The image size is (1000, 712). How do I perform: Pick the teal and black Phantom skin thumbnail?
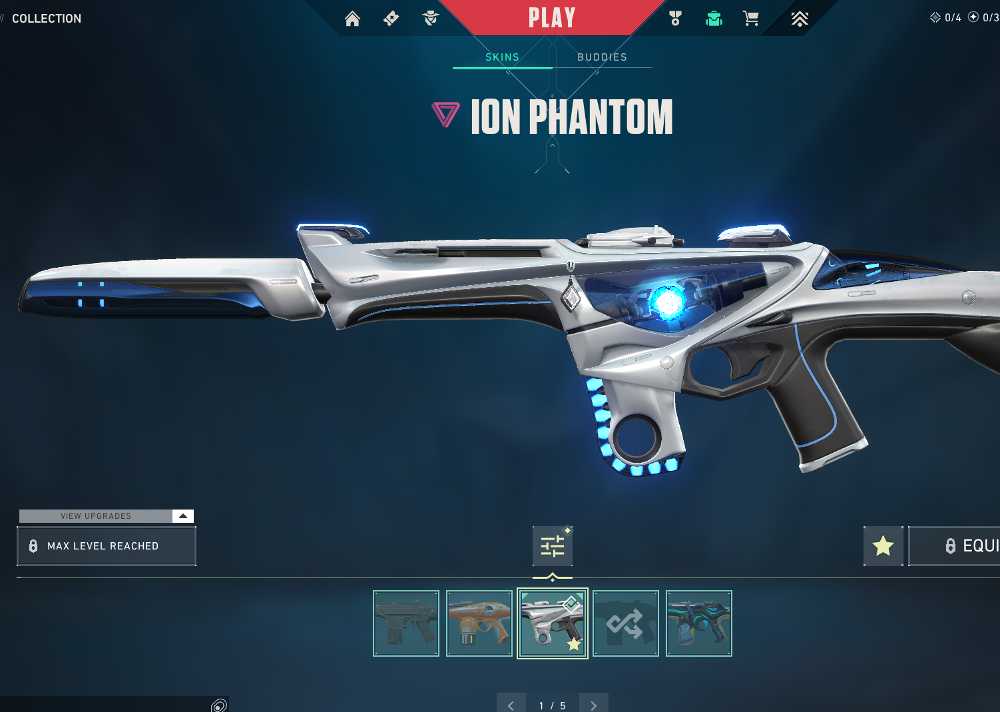699,623
